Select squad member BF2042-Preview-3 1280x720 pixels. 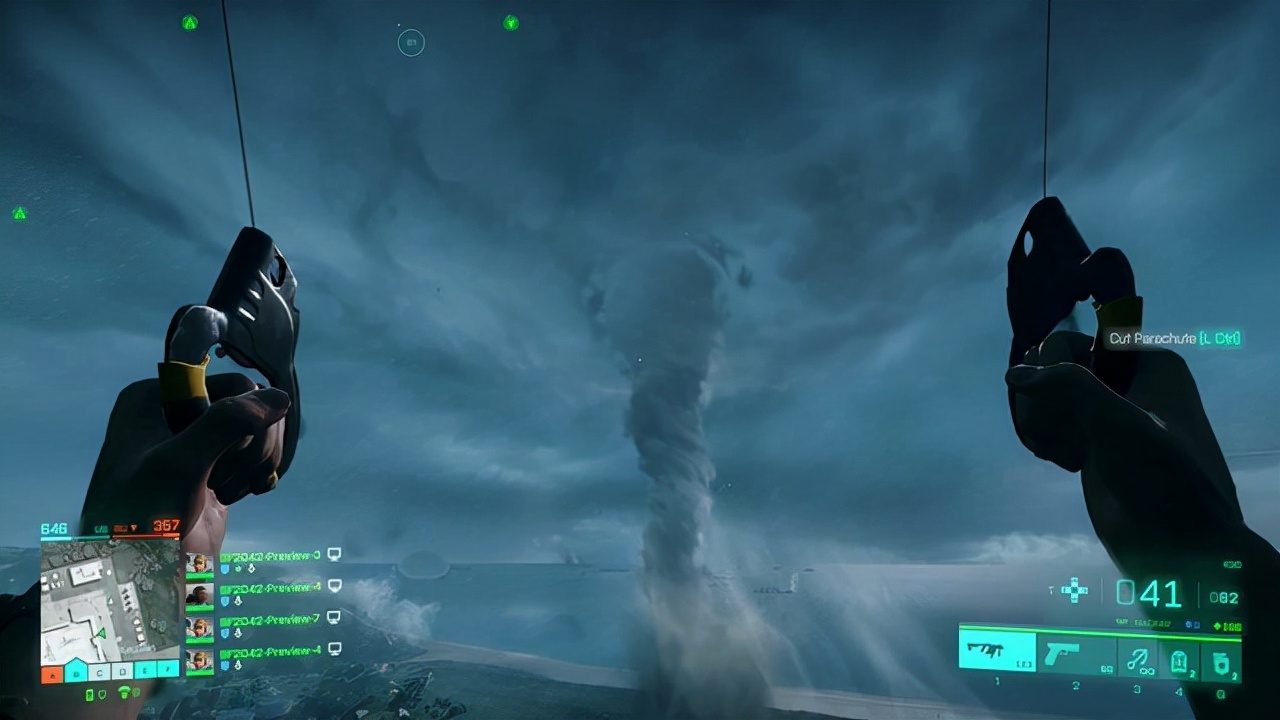[x=270, y=556]
